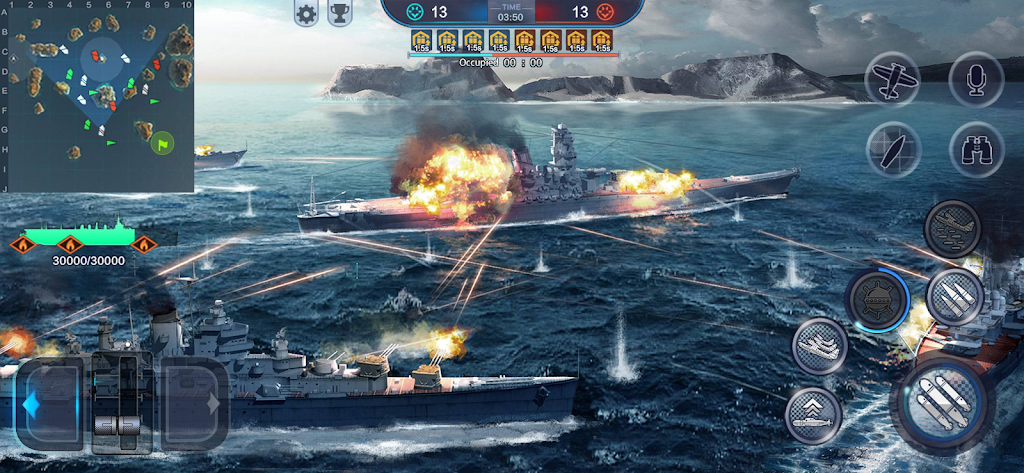Activate the torpedo targeting radar icon
Screen dimensions: 1024x473
[892, 150]
